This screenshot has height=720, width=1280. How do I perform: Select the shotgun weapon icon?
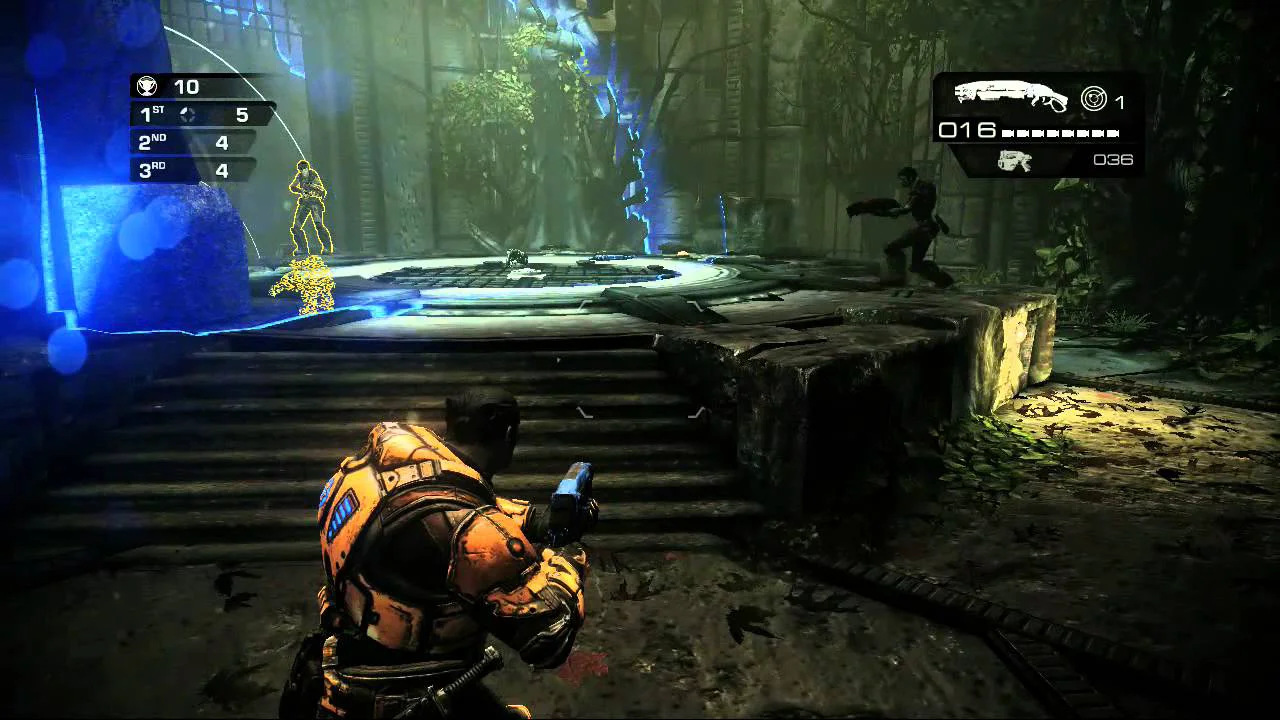pyautogui.click(x=1004, y=95)
